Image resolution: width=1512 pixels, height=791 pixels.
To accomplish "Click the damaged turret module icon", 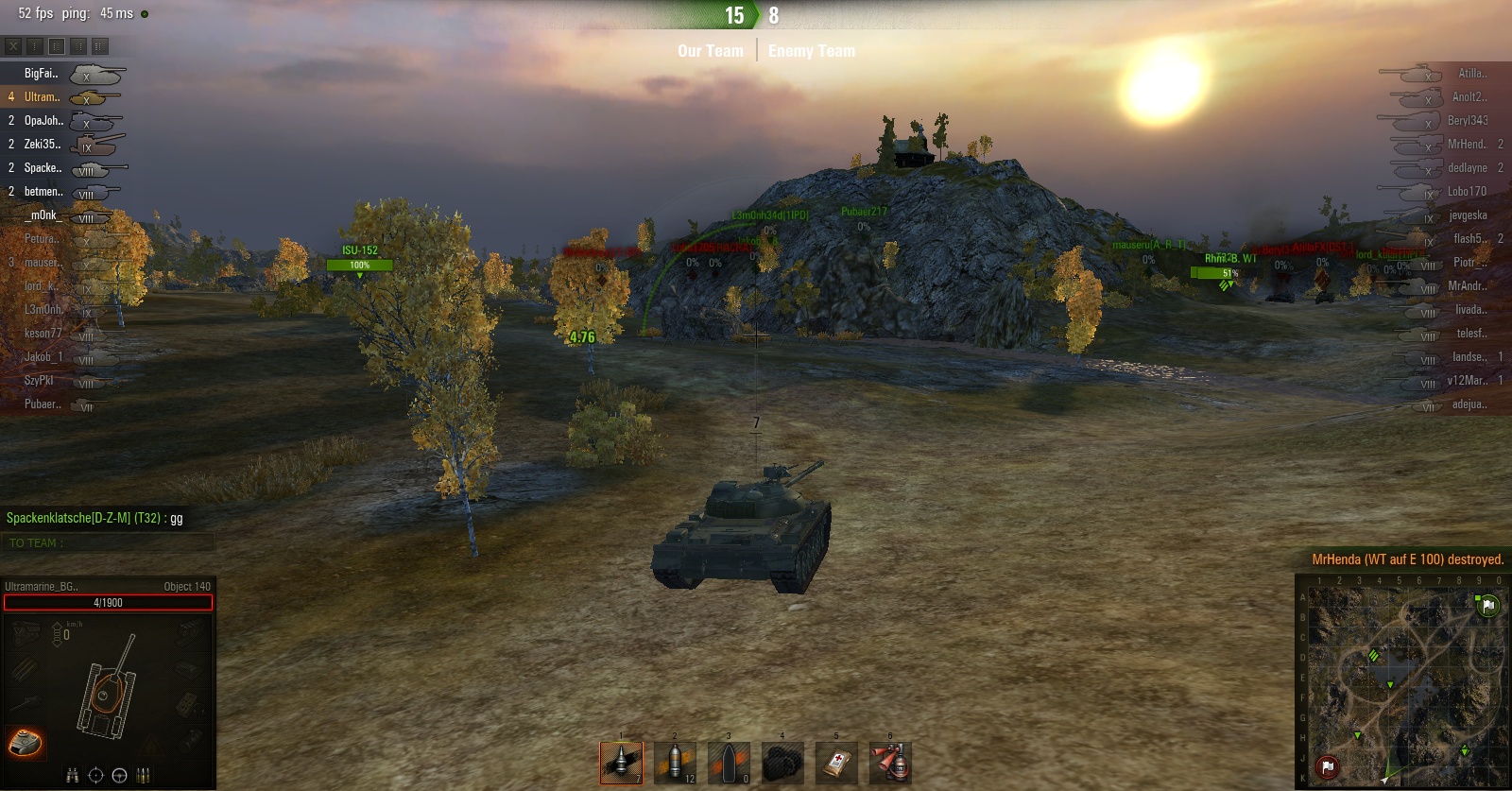I will [26, 743].
